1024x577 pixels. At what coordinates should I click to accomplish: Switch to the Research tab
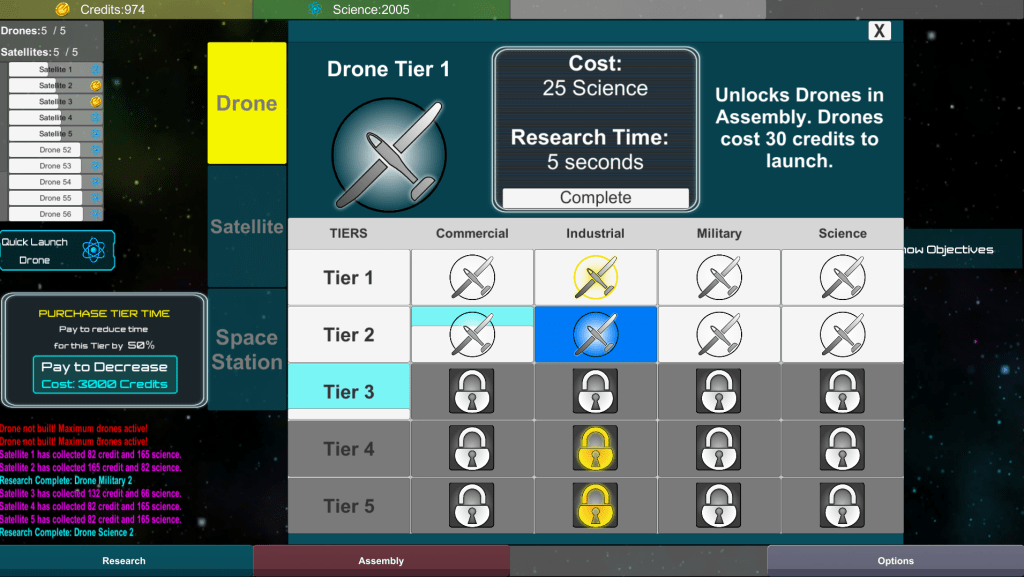tap(124, 561)
